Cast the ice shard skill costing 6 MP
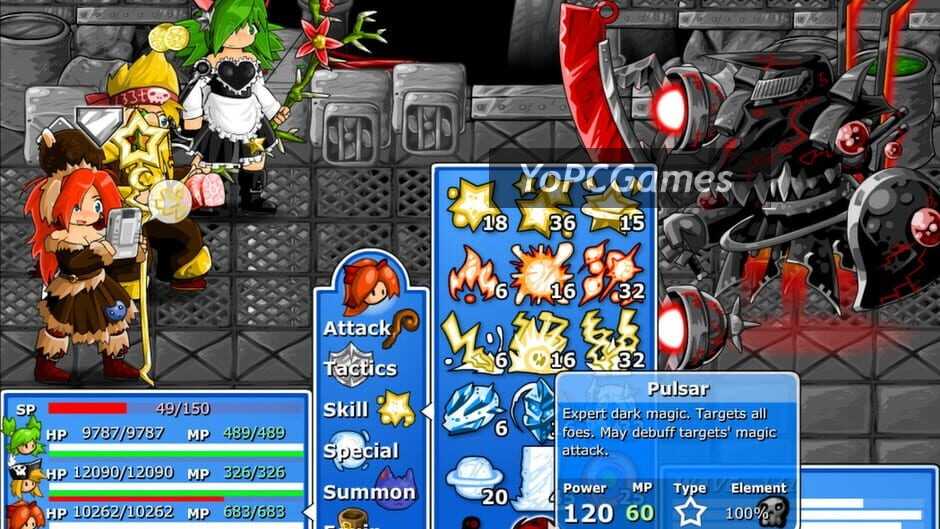The height and width of the screenshot is (529, 940). [475, 408]
